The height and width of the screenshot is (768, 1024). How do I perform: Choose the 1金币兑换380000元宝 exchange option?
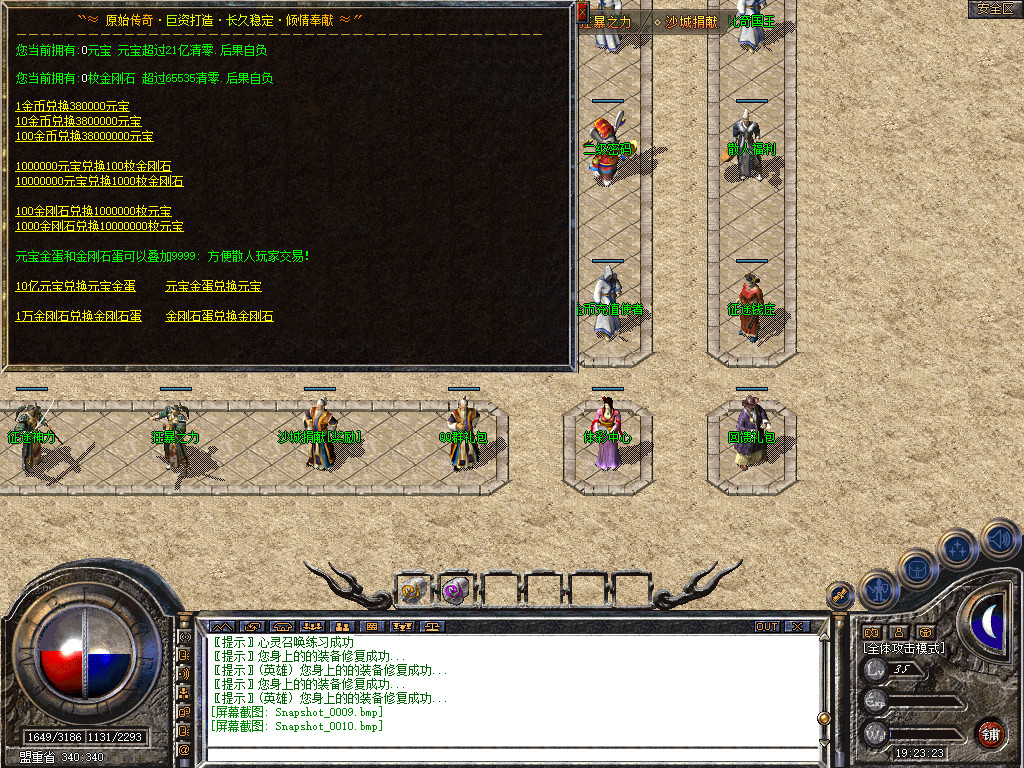pyautogui.click(x=72, y=106)
